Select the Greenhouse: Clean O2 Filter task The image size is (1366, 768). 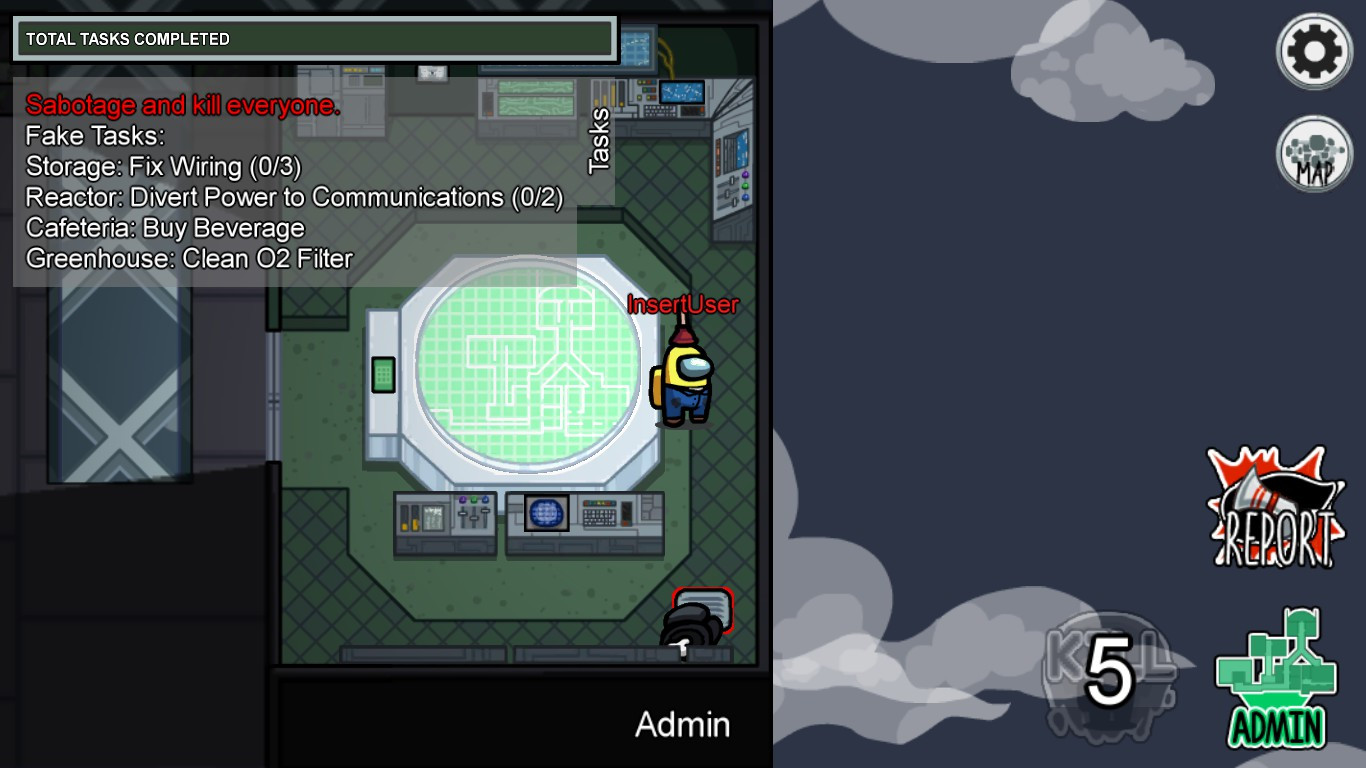187,258
